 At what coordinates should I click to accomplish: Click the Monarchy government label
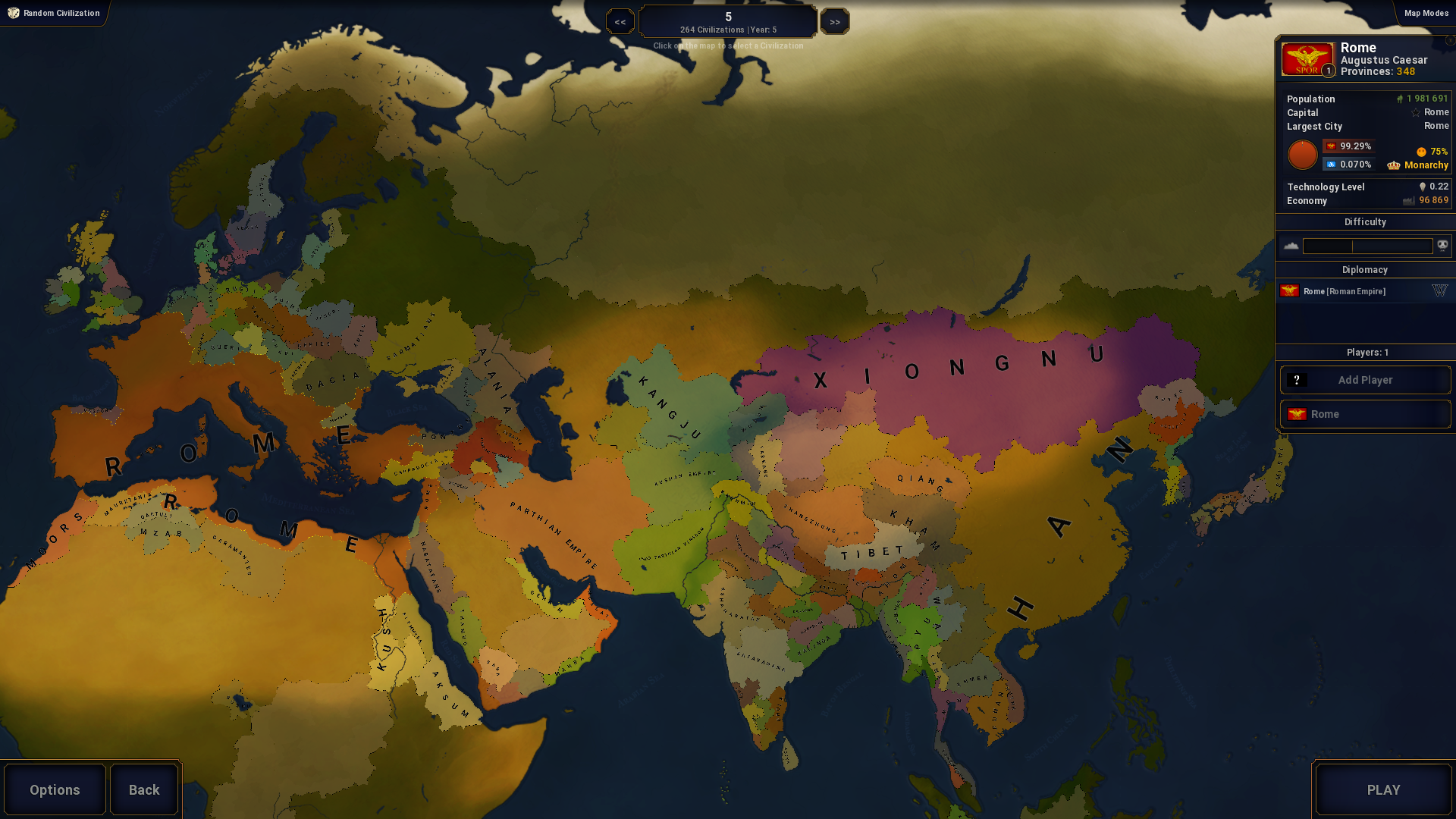pyautogui.click(x=1426, y=165)
